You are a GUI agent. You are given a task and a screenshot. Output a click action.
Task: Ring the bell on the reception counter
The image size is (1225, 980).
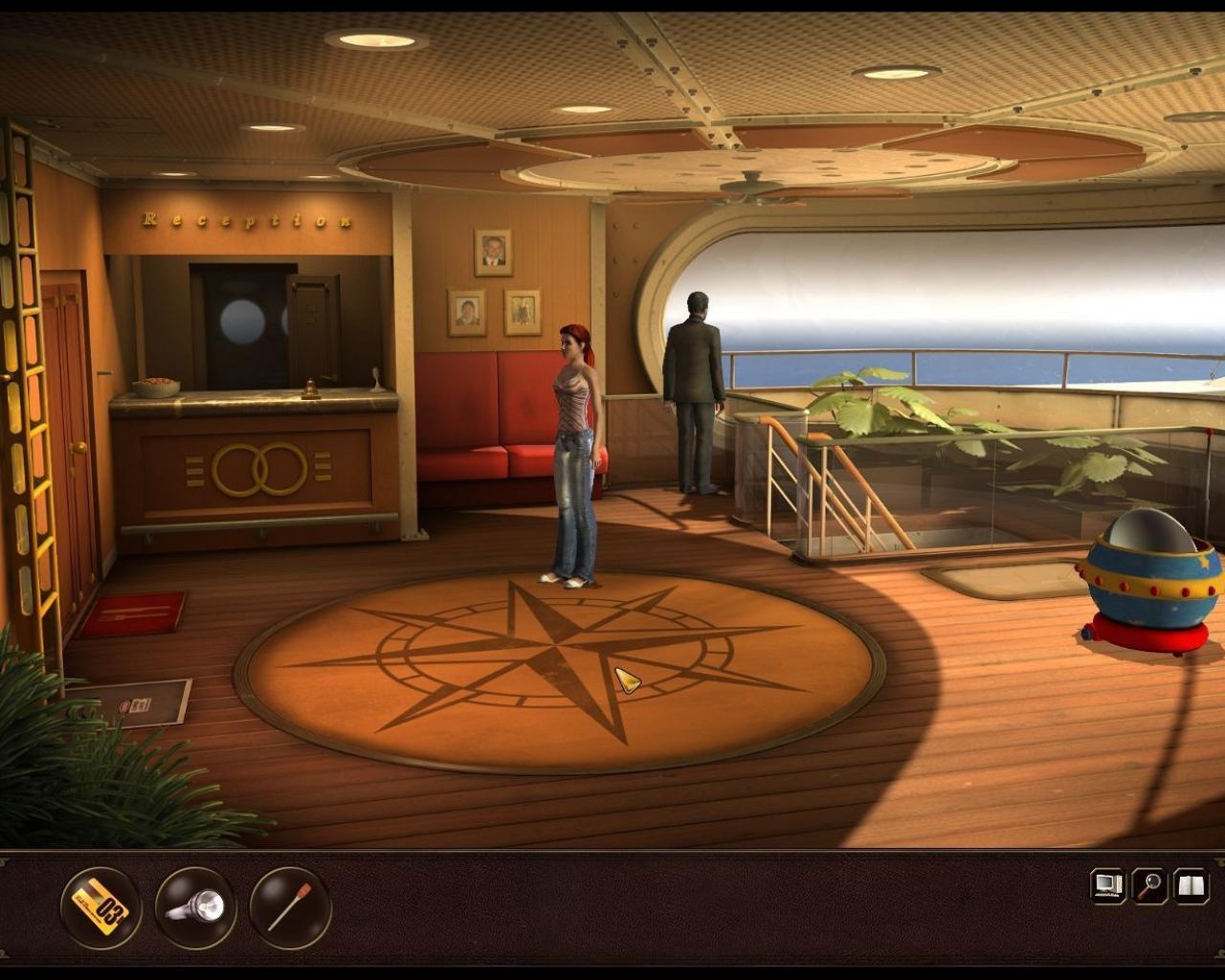(x=310, y=386)
